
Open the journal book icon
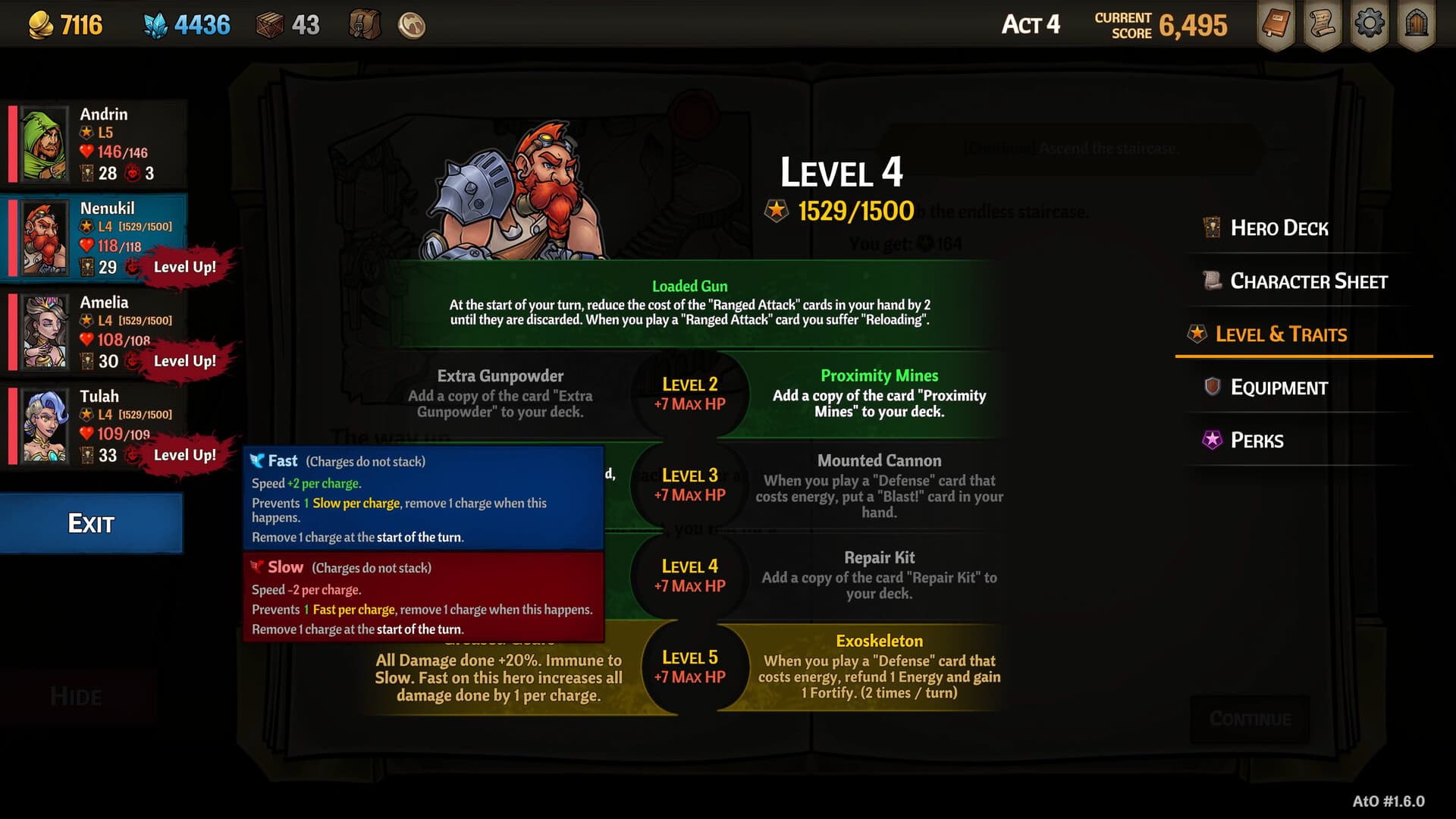pos(1276,25)
